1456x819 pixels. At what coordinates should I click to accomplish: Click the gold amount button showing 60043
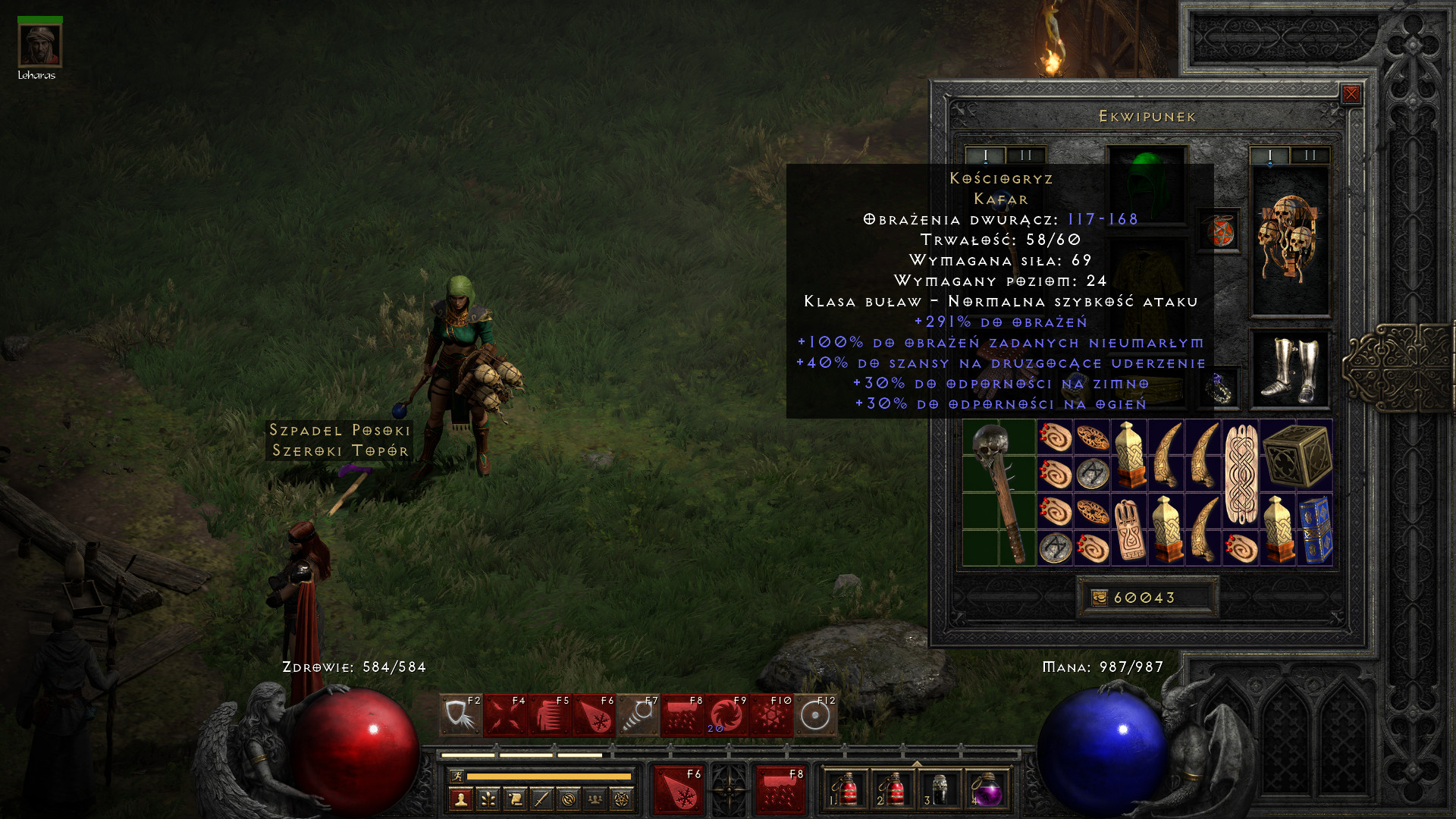pyautogui.click(x=1147, y=598)
